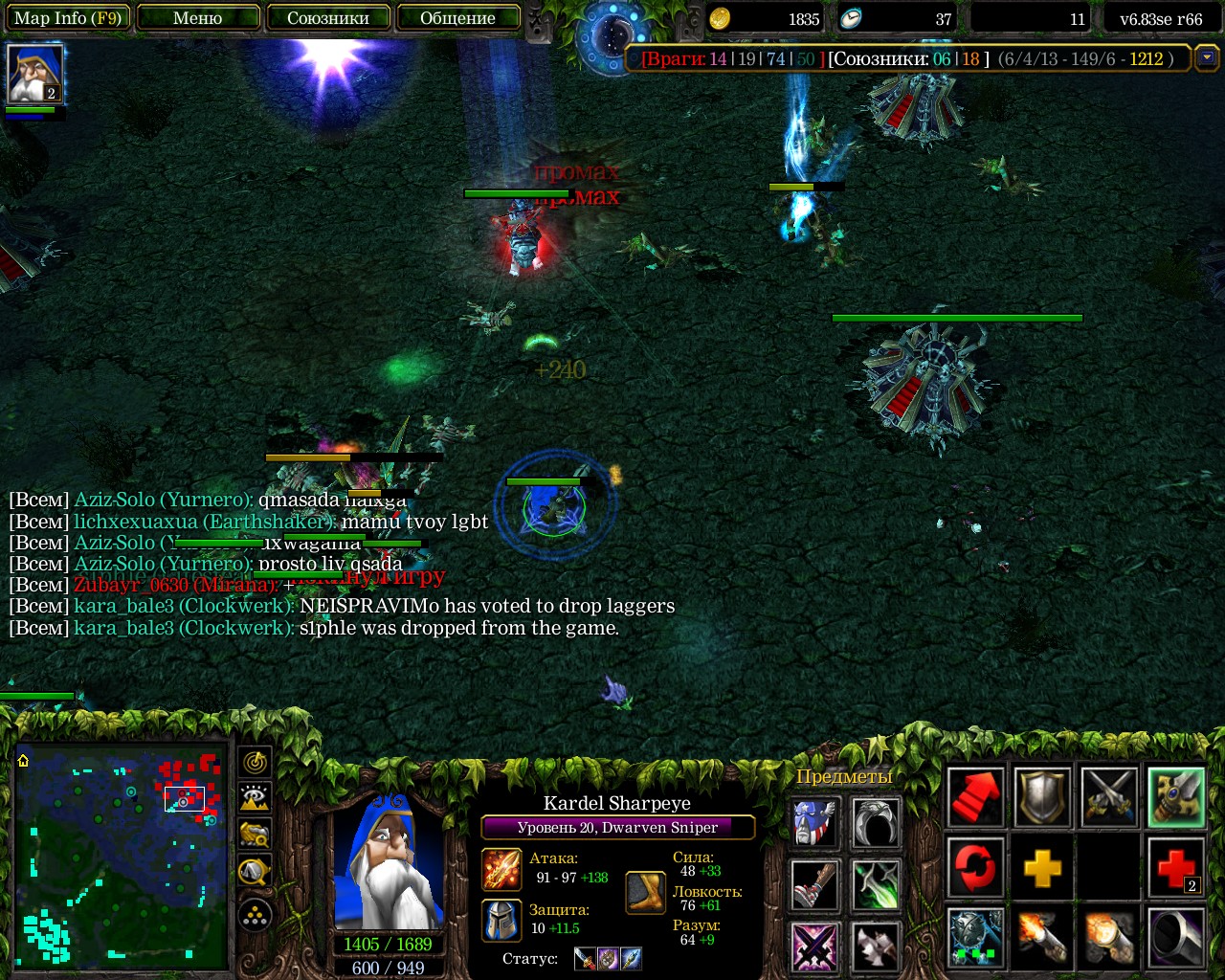
Task: Expand the scoreboard dropdown arrow
Action: (x=1208, y=57)
